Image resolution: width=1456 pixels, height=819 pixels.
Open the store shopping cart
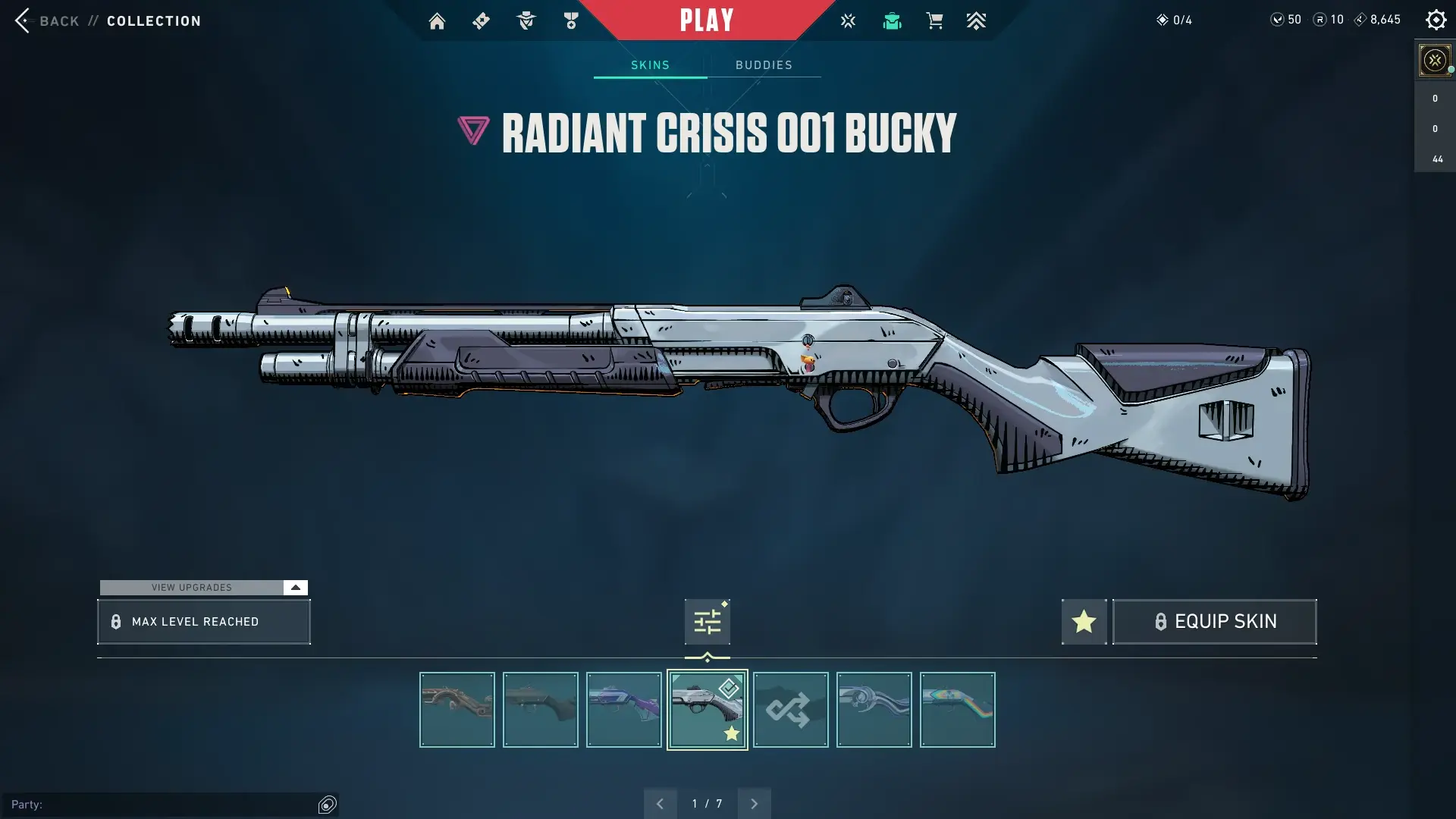coord(934,21)
